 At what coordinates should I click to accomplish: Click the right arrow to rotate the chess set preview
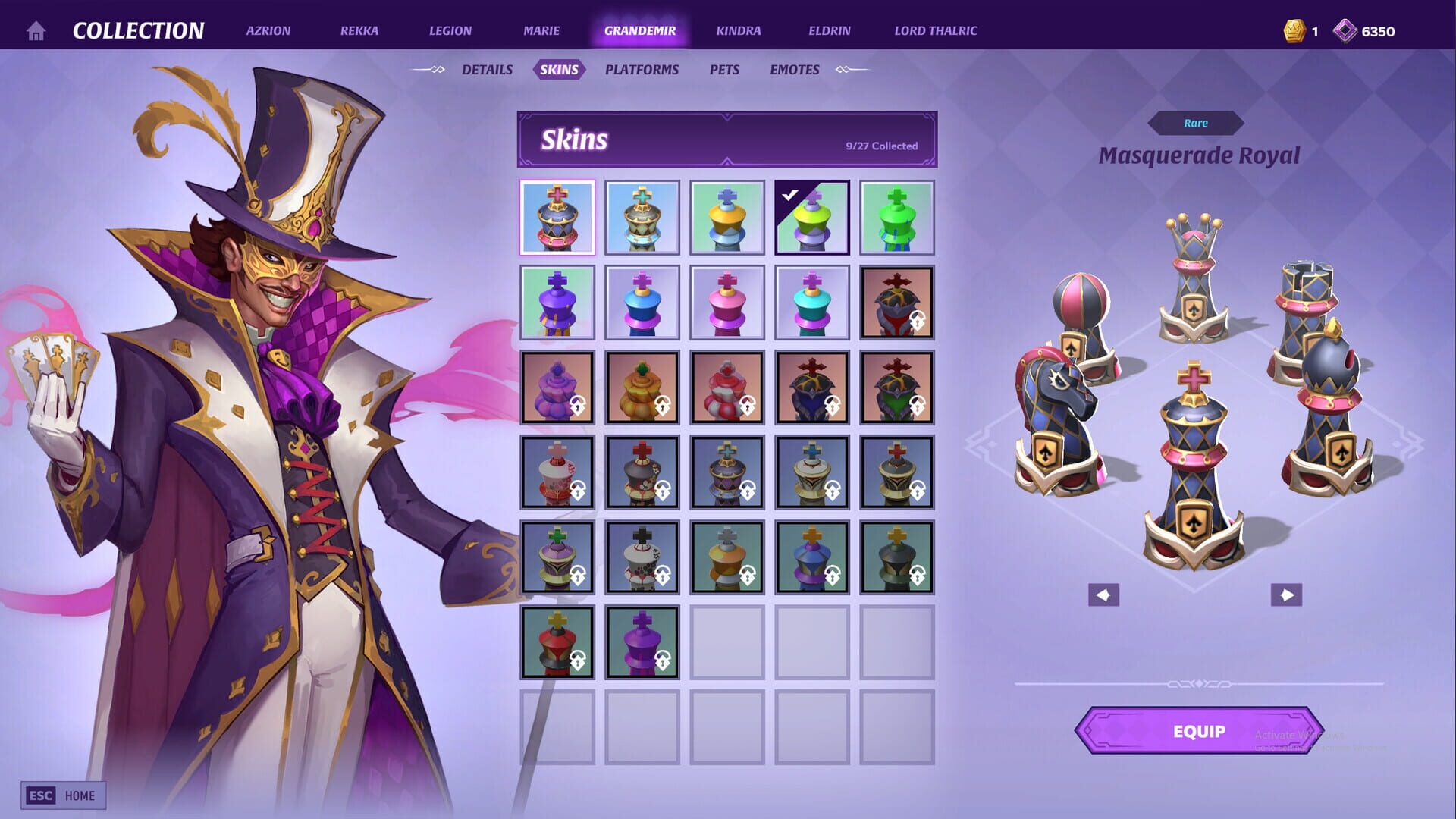(1286, 595)
